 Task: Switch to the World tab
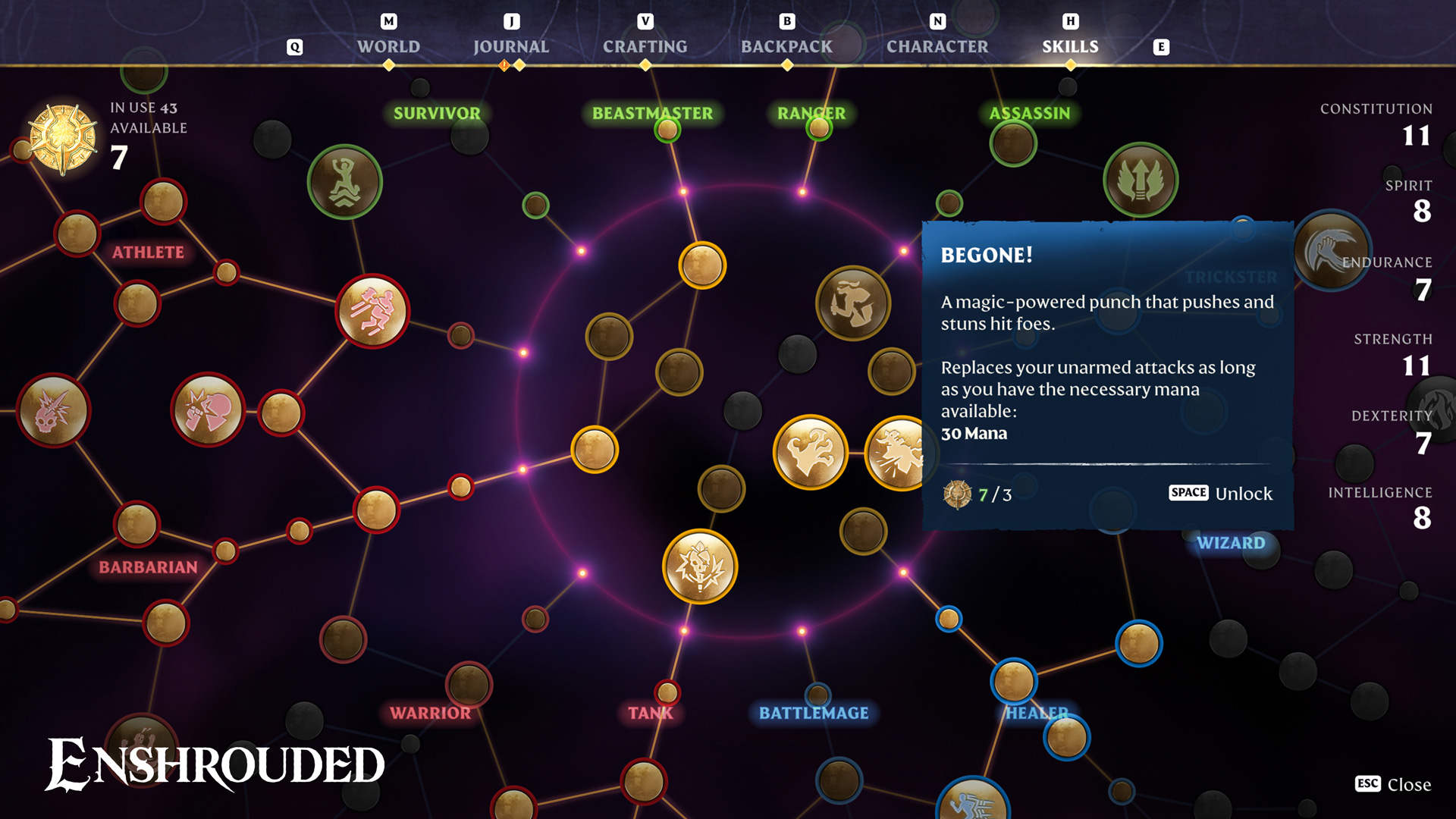click(388, 46)
